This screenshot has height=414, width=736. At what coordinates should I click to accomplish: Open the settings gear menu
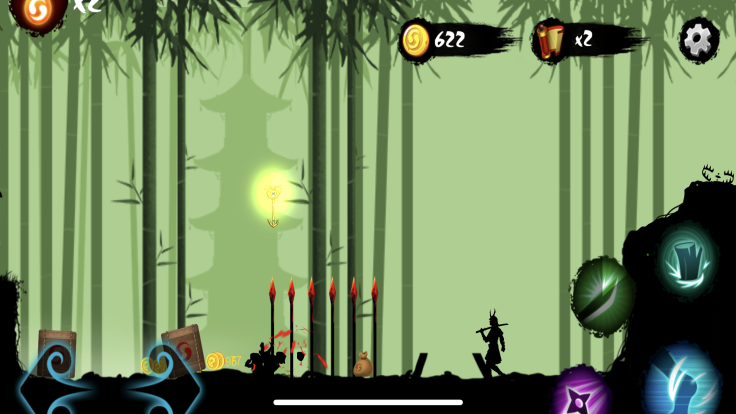pyautogui.click(x=699, y=39)
